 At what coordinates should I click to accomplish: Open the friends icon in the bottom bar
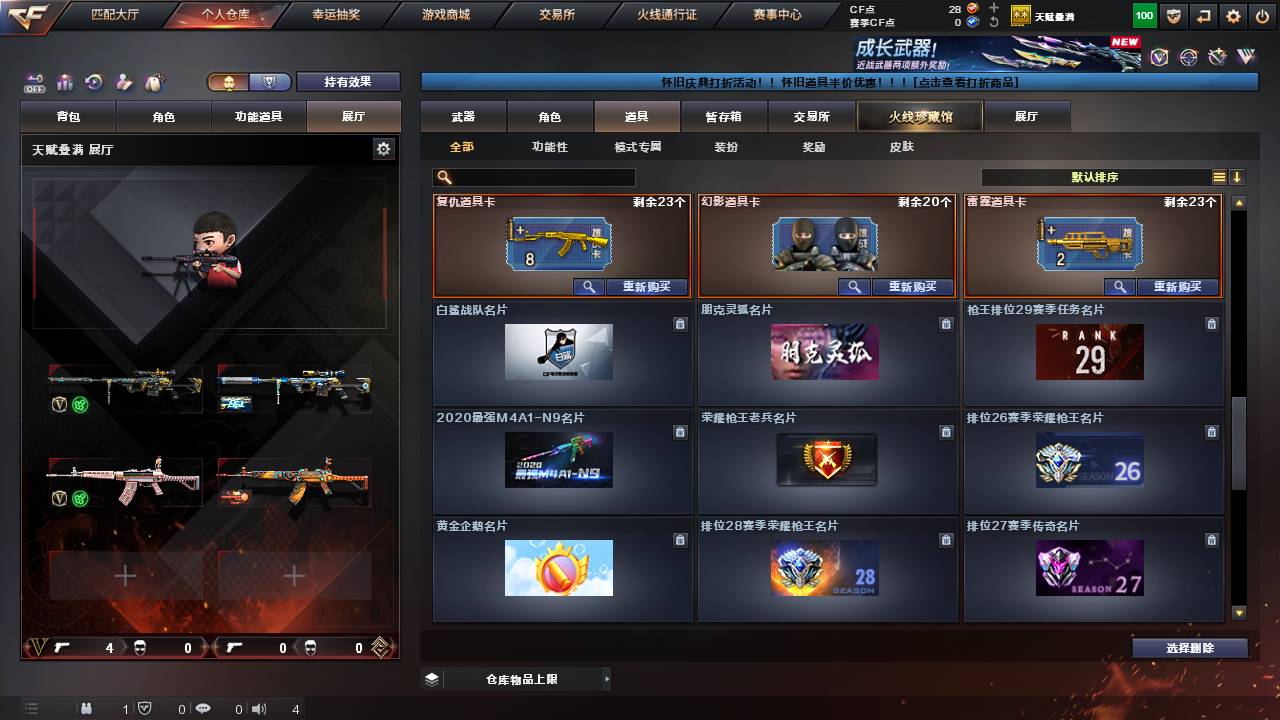click(x=87, y=709)
